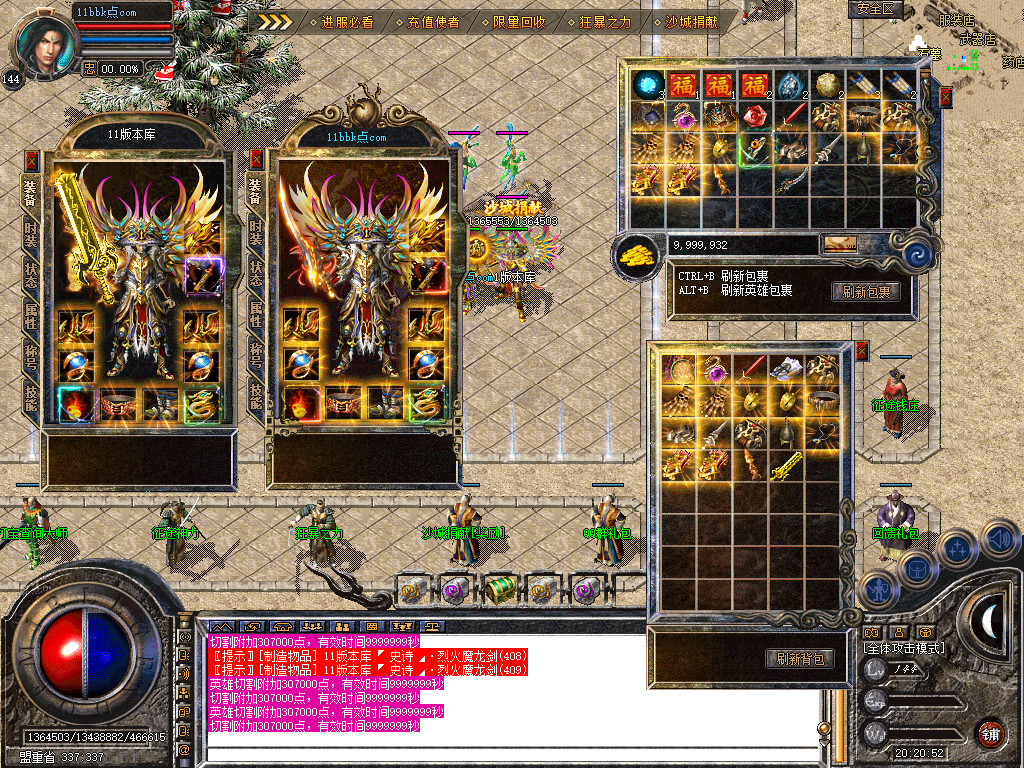The width and height of the screenshot is (1024, 768).
Task: Close the lower hero bag window
Action: click(x=862, y=351)
